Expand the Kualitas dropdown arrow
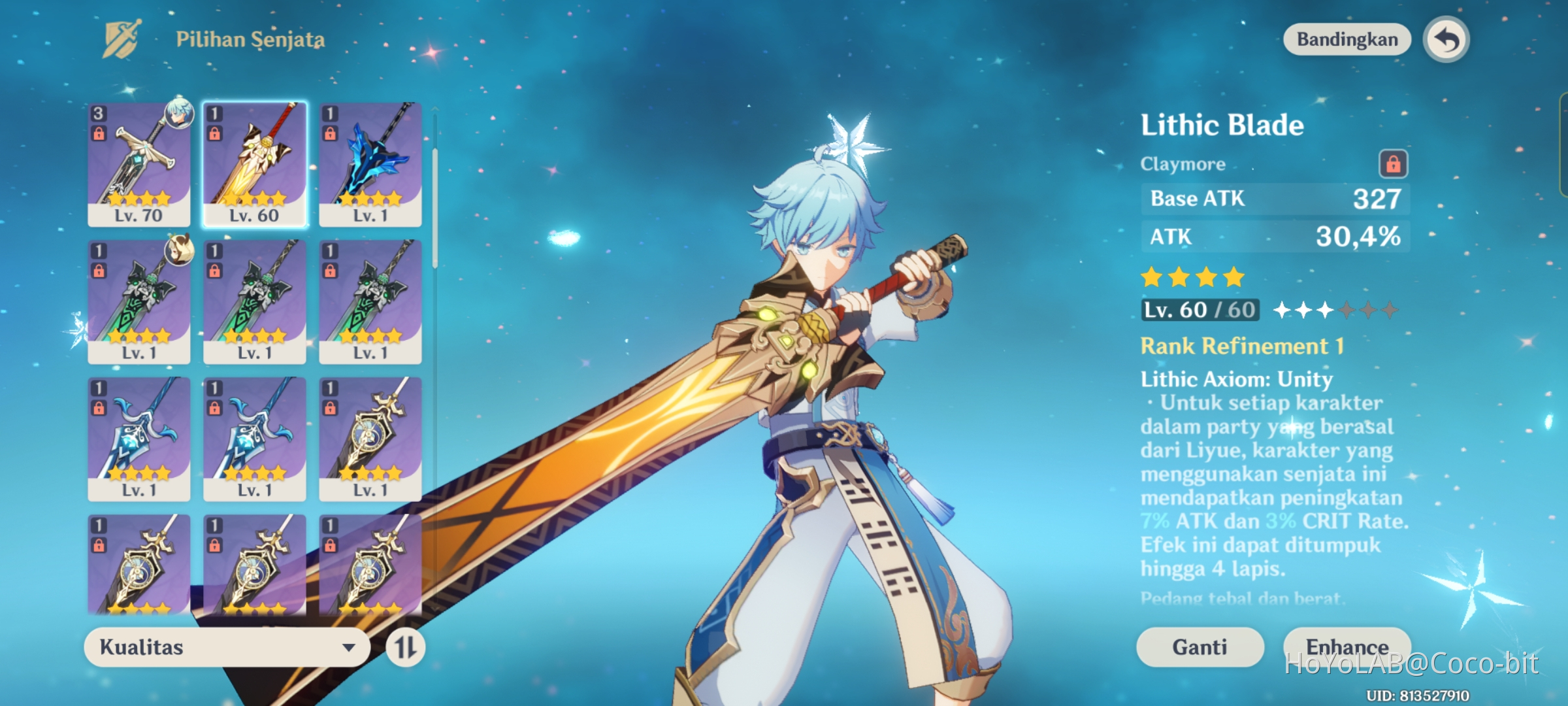 [349, 647]
